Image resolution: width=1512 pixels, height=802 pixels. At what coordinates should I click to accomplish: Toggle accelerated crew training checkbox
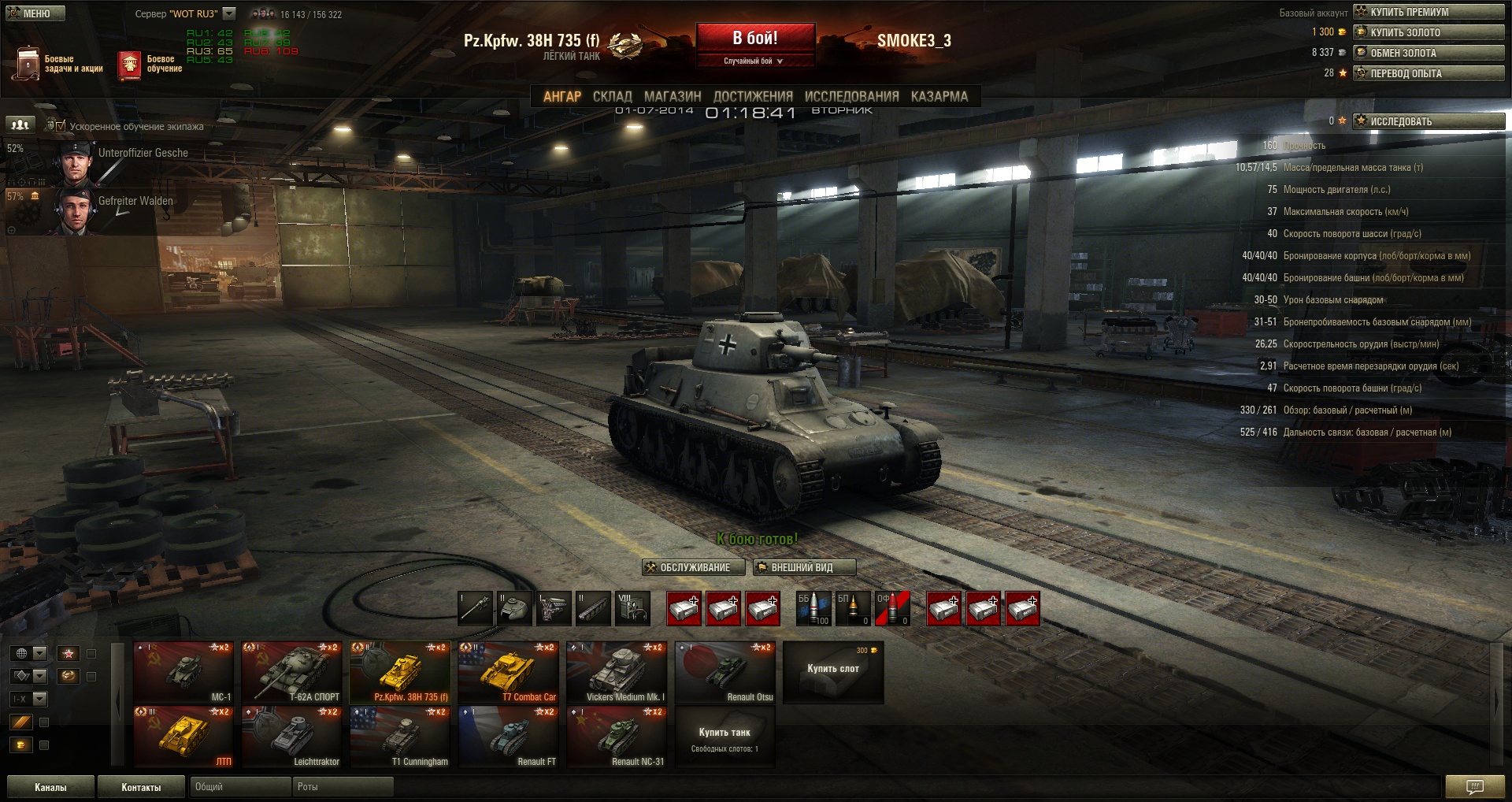[61, 125]
